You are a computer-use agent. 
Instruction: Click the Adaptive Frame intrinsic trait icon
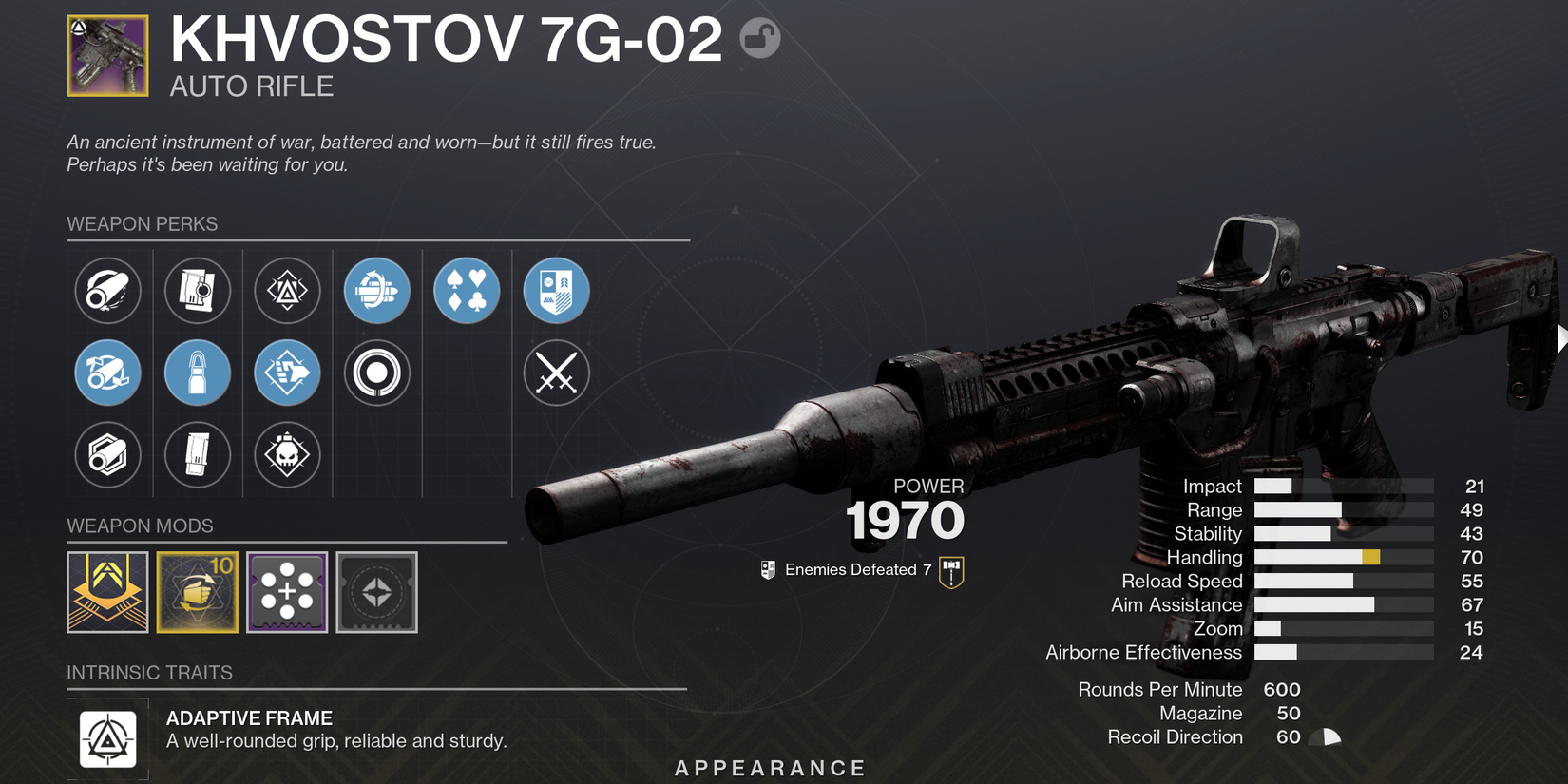(107, 739)
